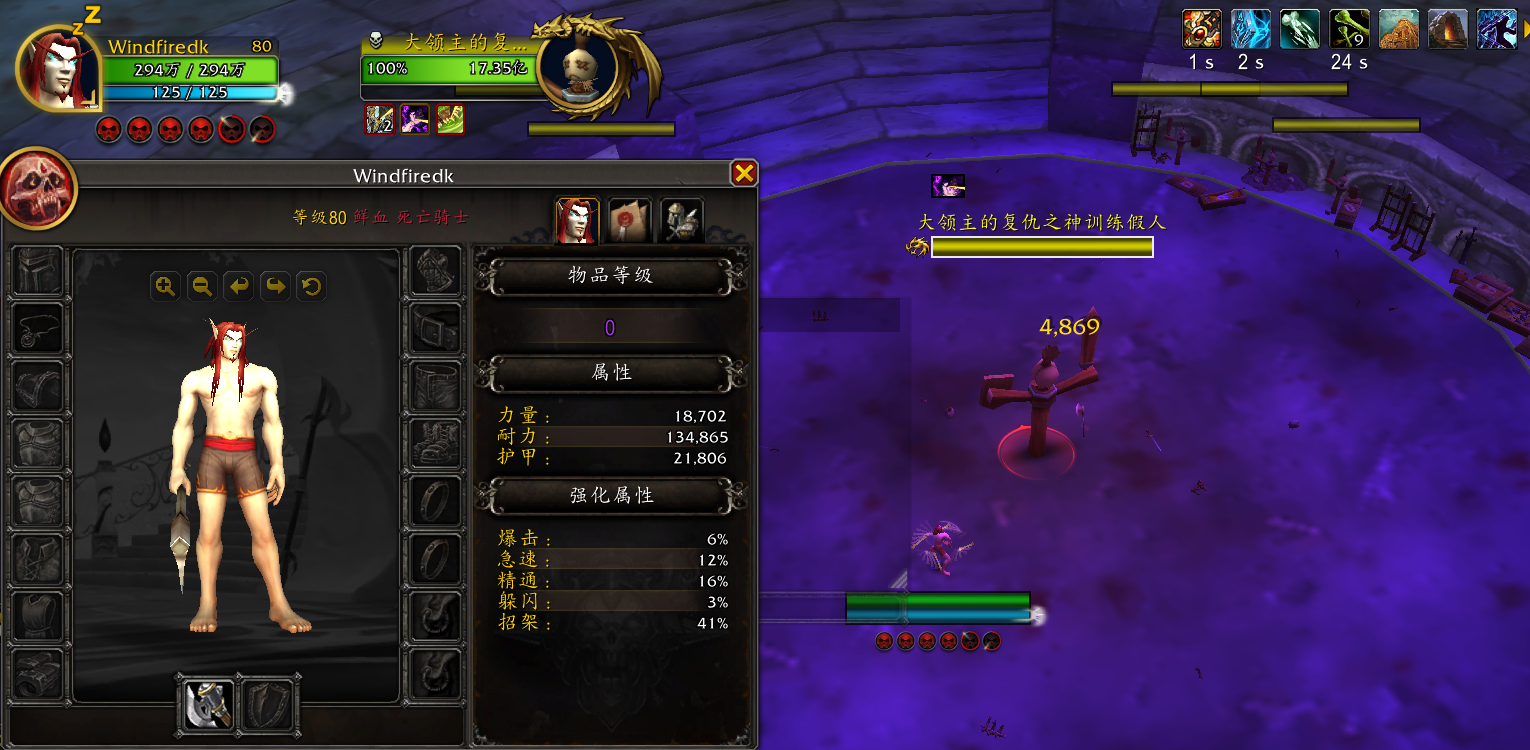The width and height of the screenshot is (1530, 750).
Task: Click the fiery ability icon showing 1s cooldown
Action: coord(1202,27)
